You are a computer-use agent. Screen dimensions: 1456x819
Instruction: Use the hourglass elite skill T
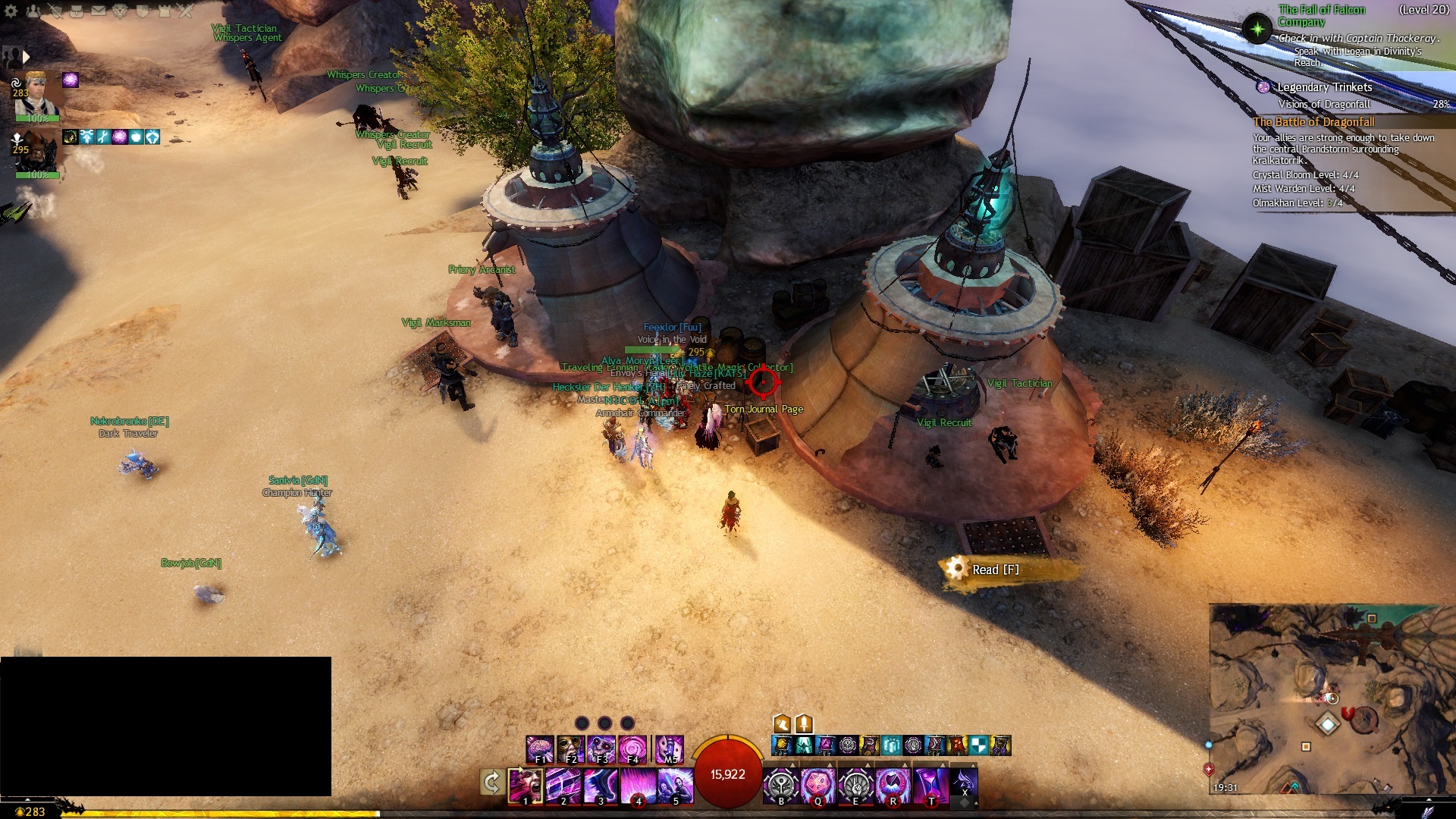point(930,784)
